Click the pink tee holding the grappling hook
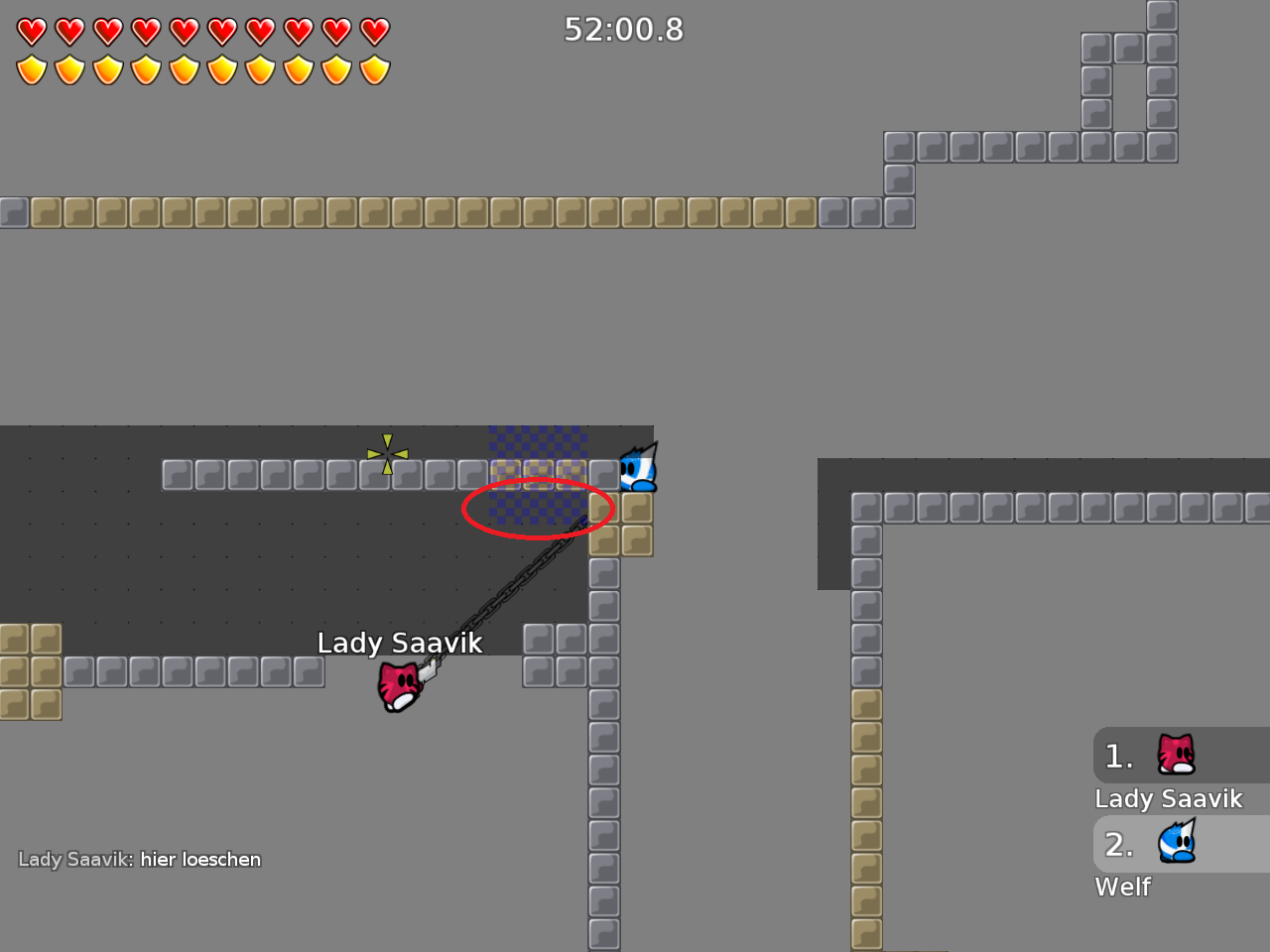The width and height of the screenshot is (1270, 952). pos(399,686)
